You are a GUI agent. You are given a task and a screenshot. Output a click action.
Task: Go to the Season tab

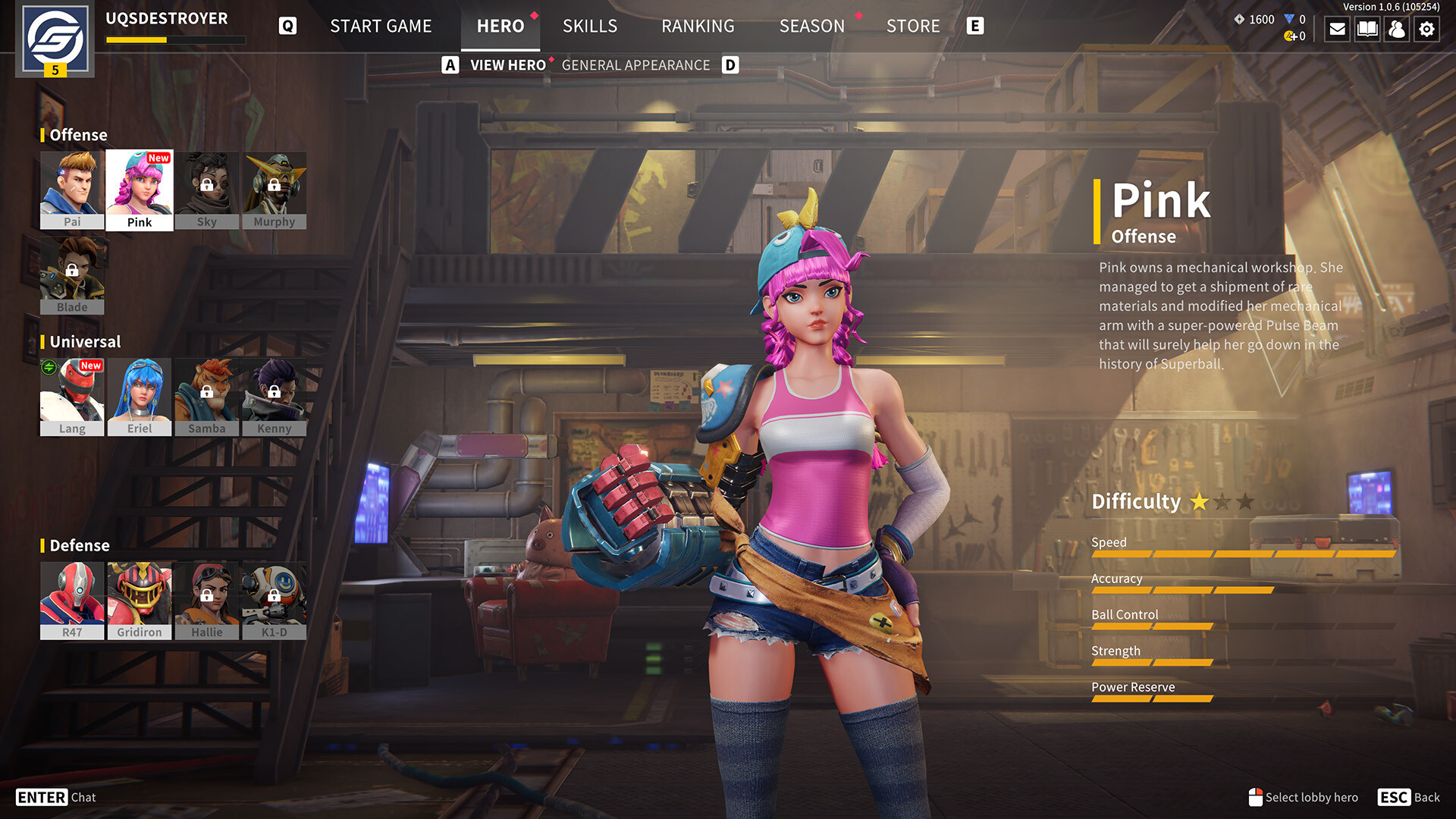click(811, 26)
